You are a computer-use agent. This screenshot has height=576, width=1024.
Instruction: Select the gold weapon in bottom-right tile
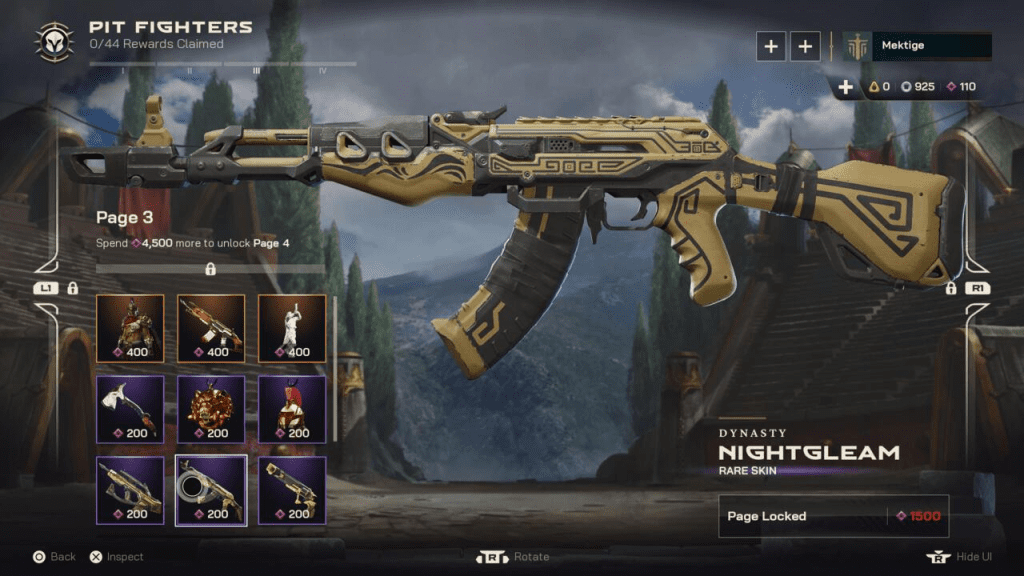[x=292, y=490]
